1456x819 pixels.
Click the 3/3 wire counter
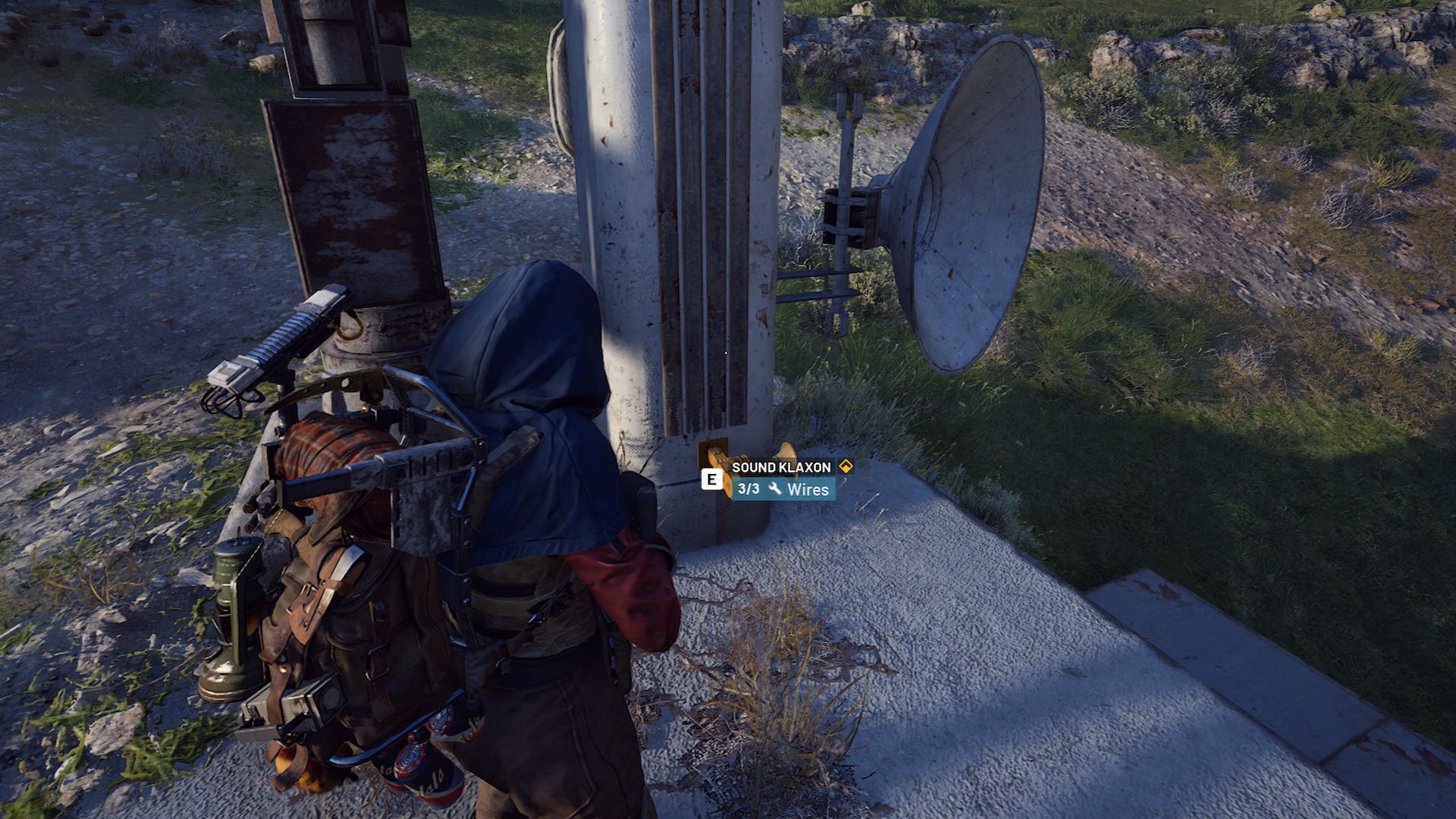click(x=748, y=491)
